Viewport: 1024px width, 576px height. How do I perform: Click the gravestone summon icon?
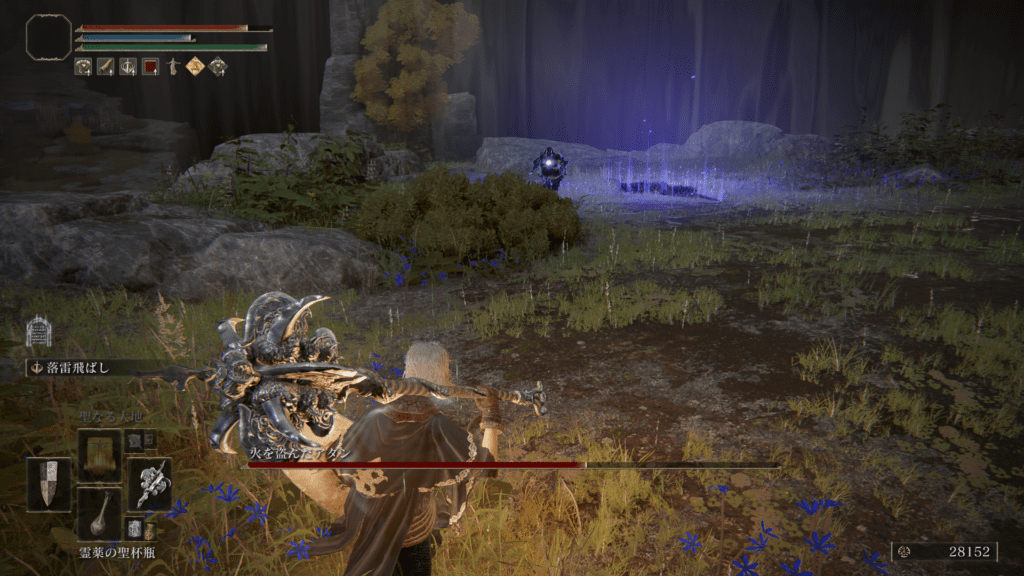(x=38, y=331)
